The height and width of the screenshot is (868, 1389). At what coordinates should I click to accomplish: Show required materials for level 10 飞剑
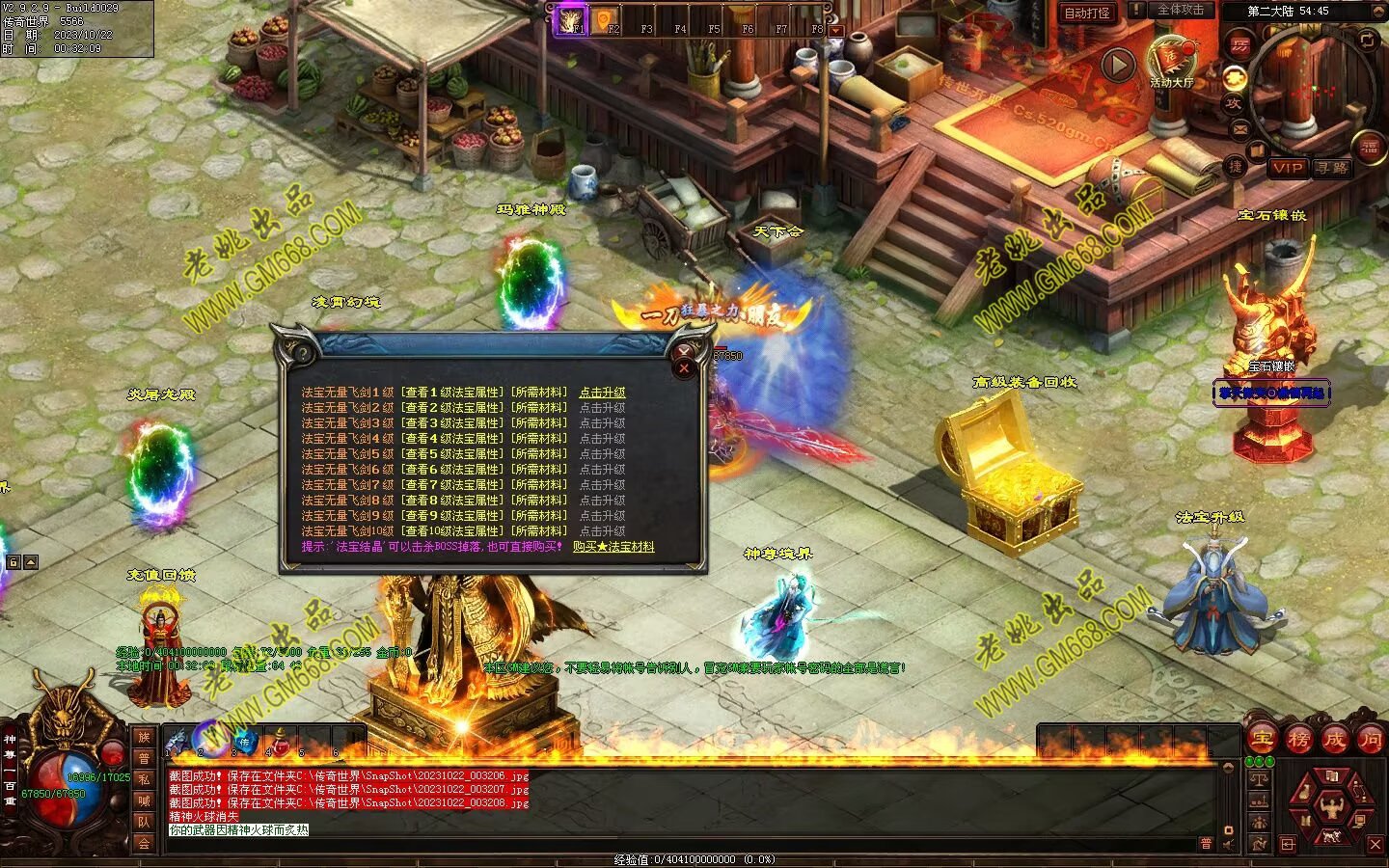point(538,531)
